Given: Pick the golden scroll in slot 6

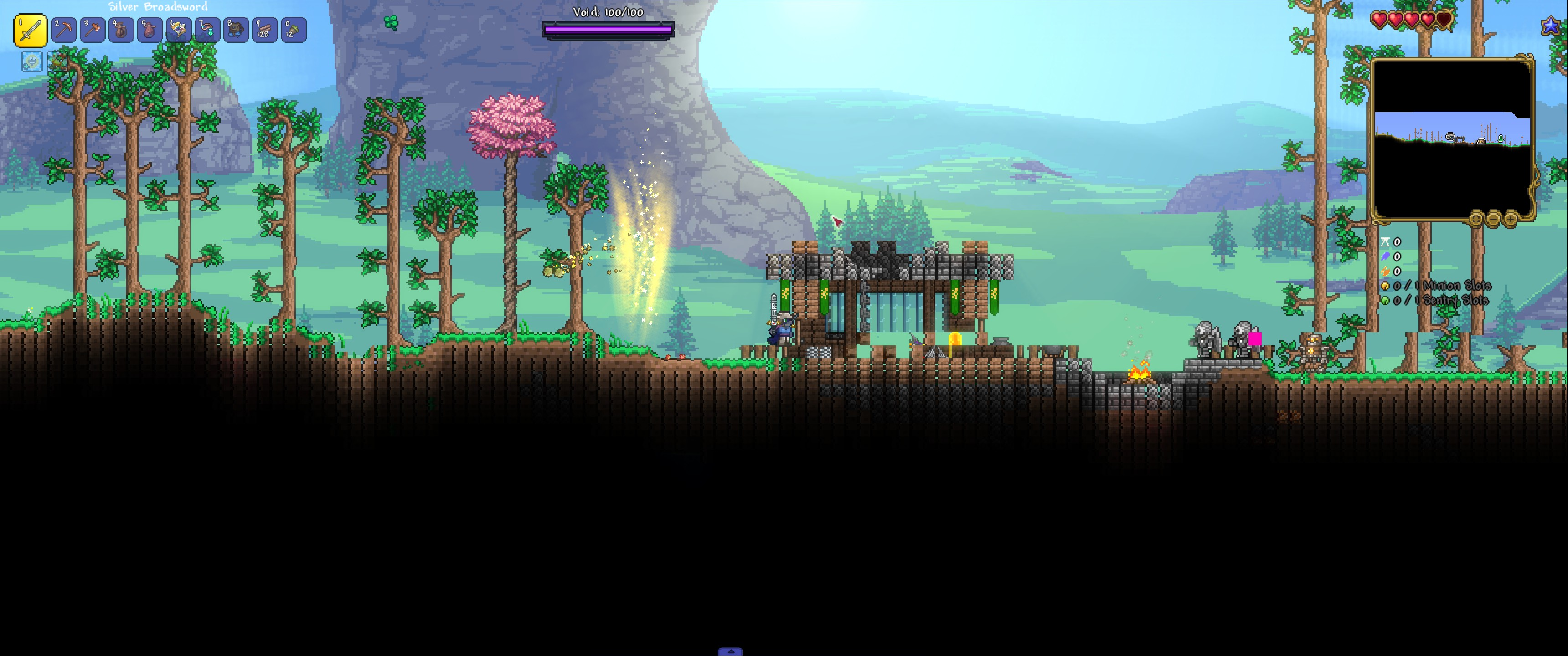Looking at the screenshot, I should tap(178, 30).
